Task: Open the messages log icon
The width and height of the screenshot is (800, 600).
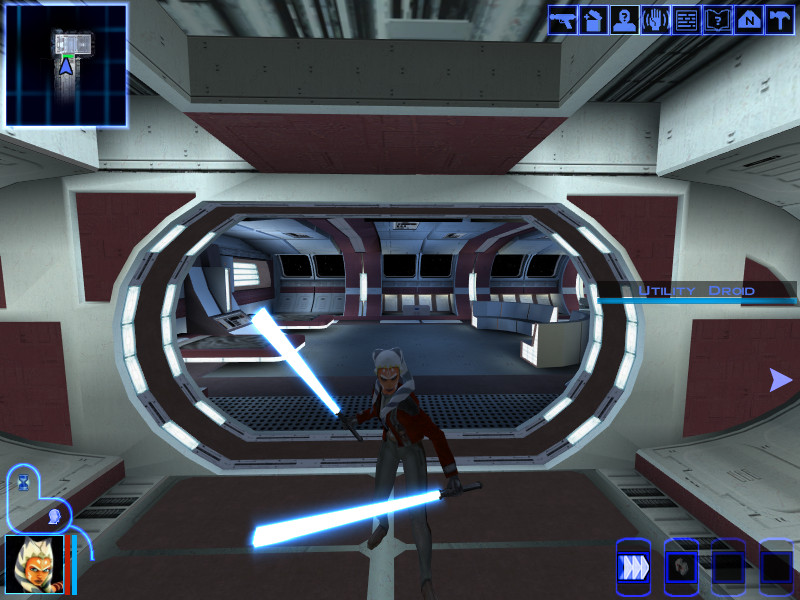Action: [x=687, y=20]
